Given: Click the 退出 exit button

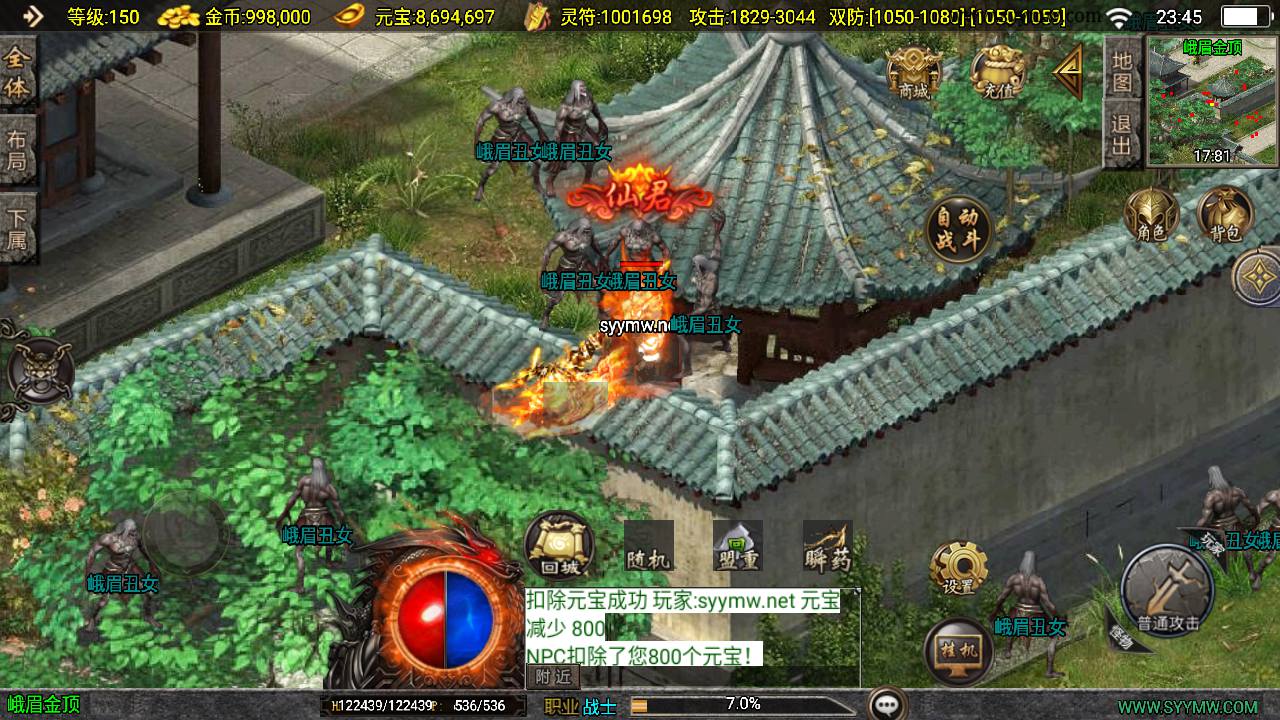Looking at the screenshot, I should [x=1122, y=136].
